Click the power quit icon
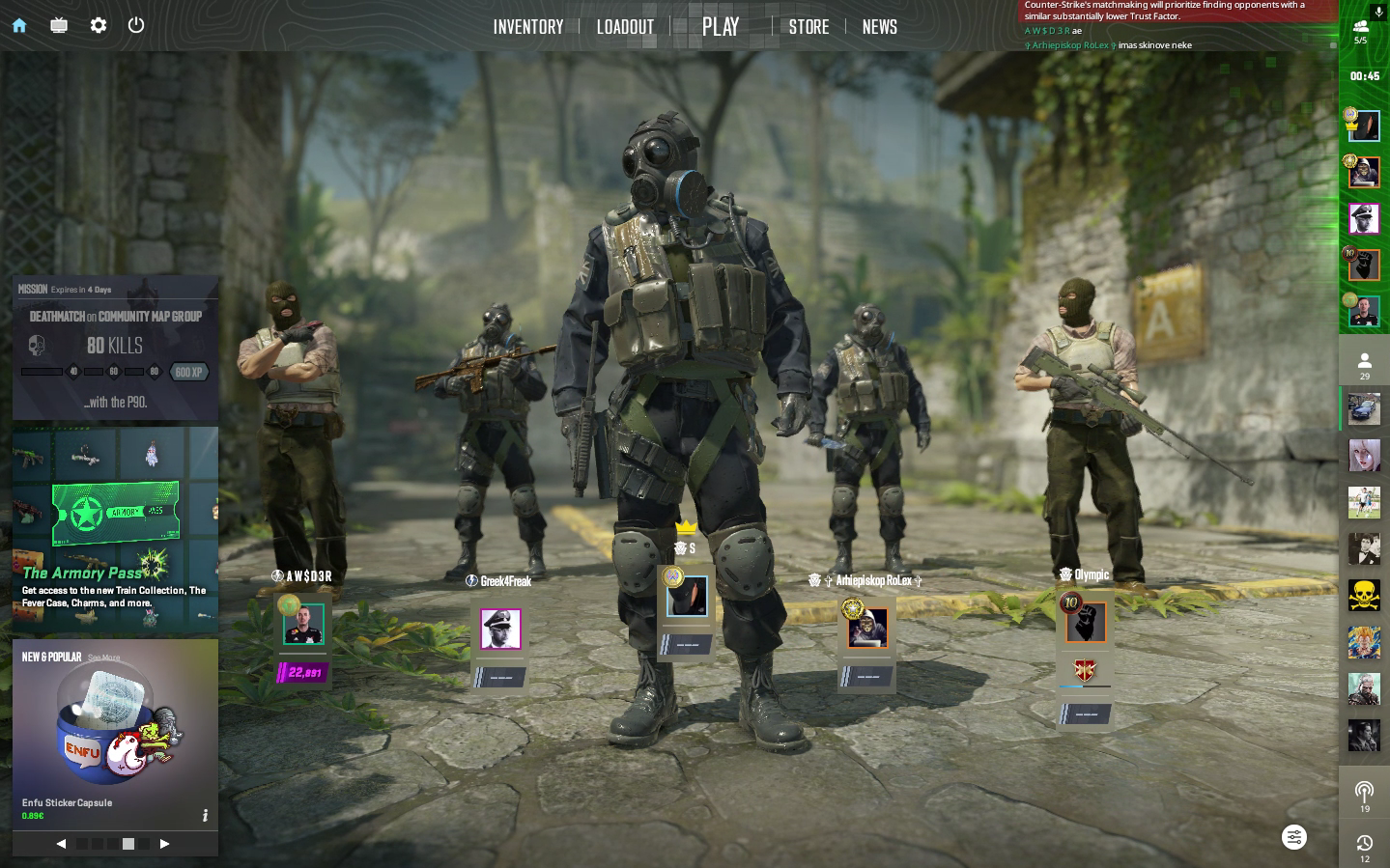Viewport: 1390px width, 868px height. (x=136, y=26)
